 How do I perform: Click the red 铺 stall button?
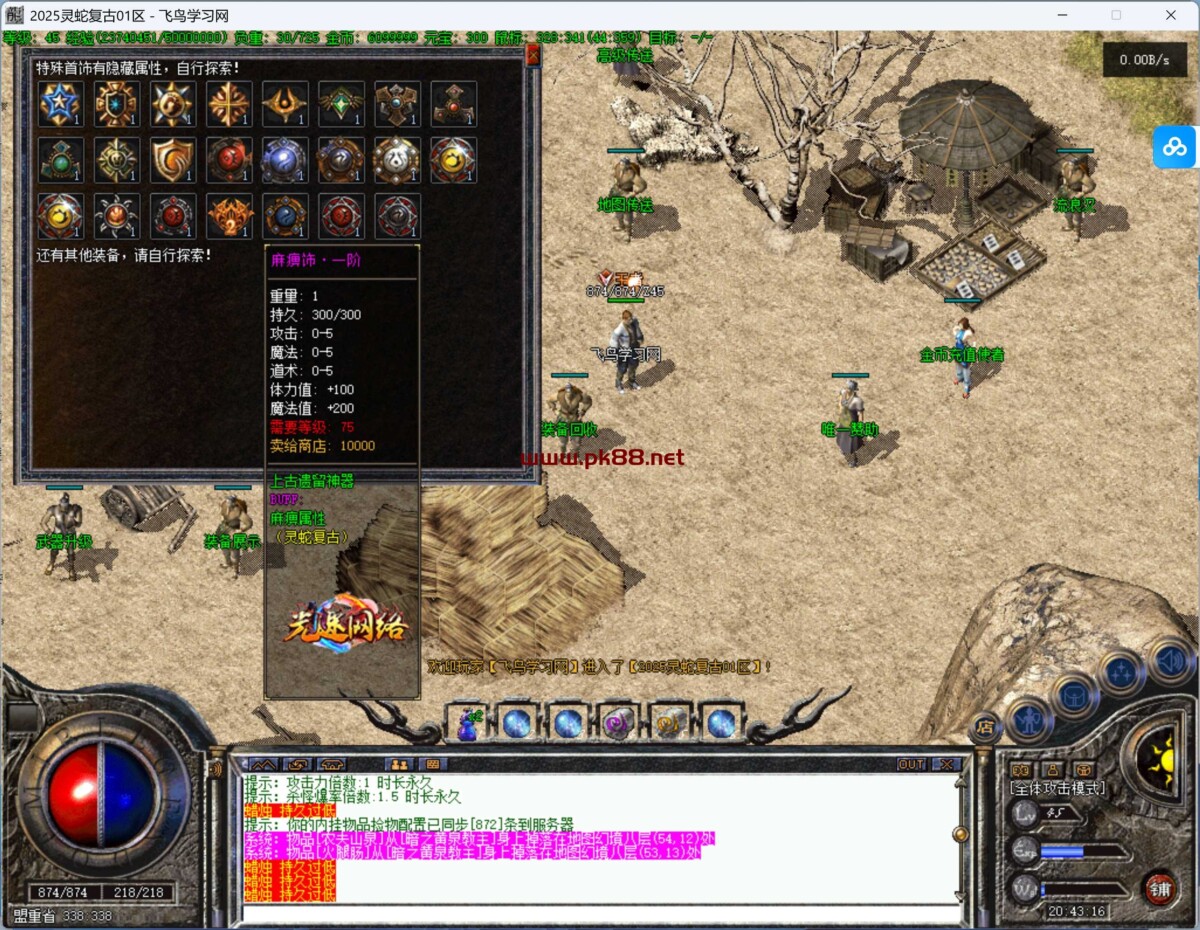[1159, 888]
